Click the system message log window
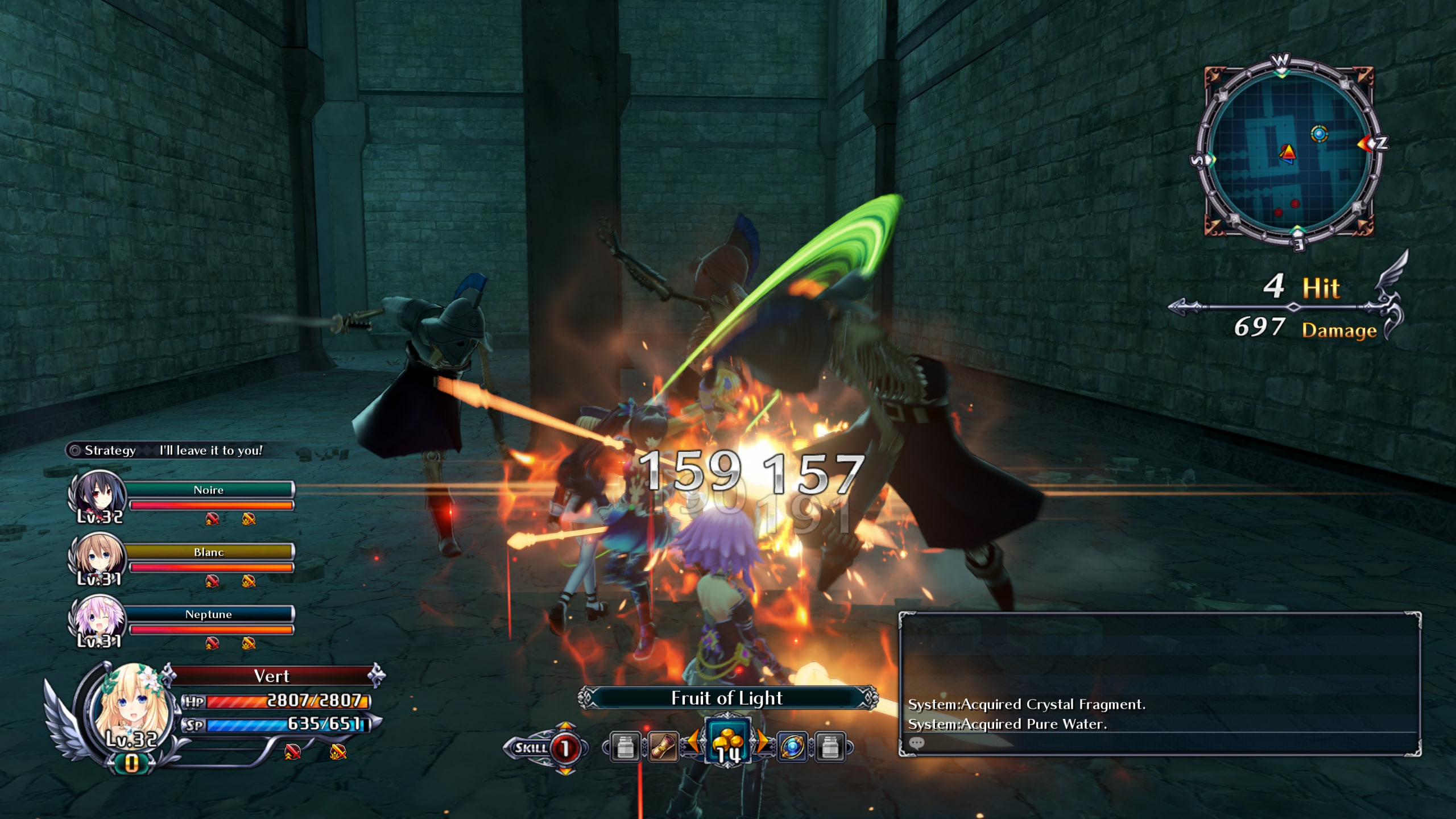Image resolution: width=1456 pixels, height=819 pixels. 1159,682
